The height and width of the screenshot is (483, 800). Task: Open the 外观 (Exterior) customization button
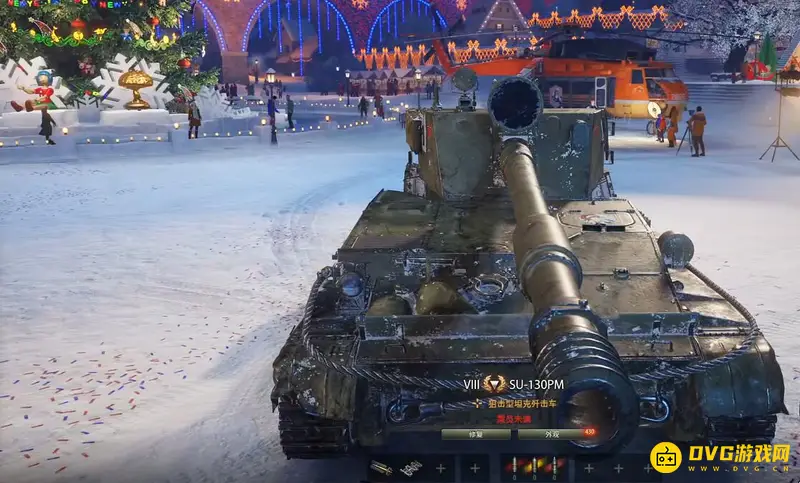pyautogui.click(x=553, y=435)
